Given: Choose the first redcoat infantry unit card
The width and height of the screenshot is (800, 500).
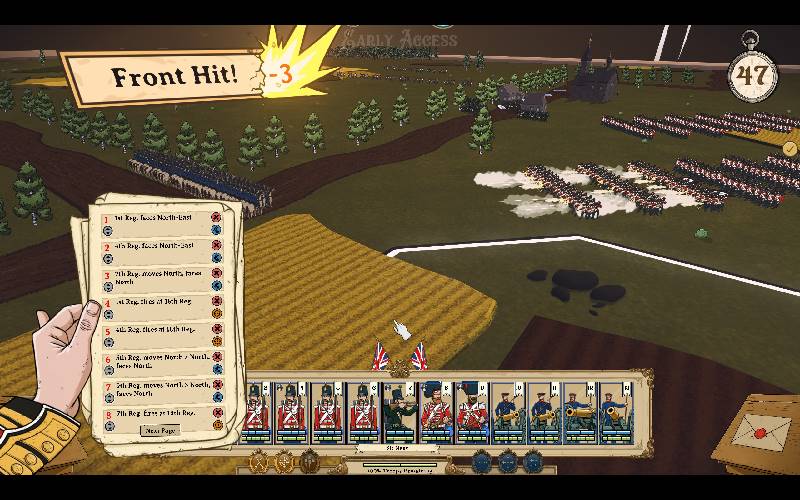Looking at the screenshot, I should click(257, 410).
